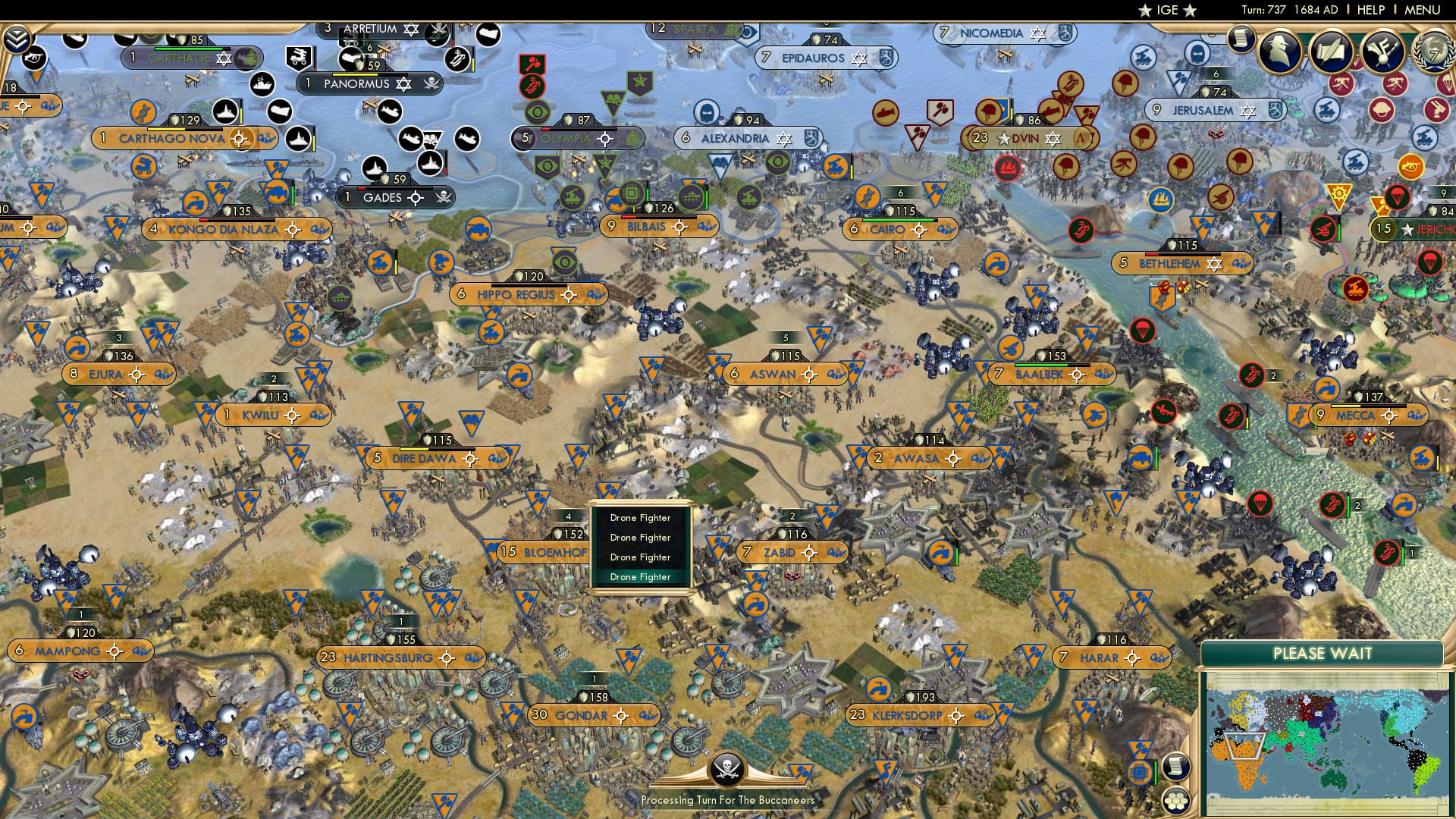Click the hexagon icon in bottom-right corner

1176,800
